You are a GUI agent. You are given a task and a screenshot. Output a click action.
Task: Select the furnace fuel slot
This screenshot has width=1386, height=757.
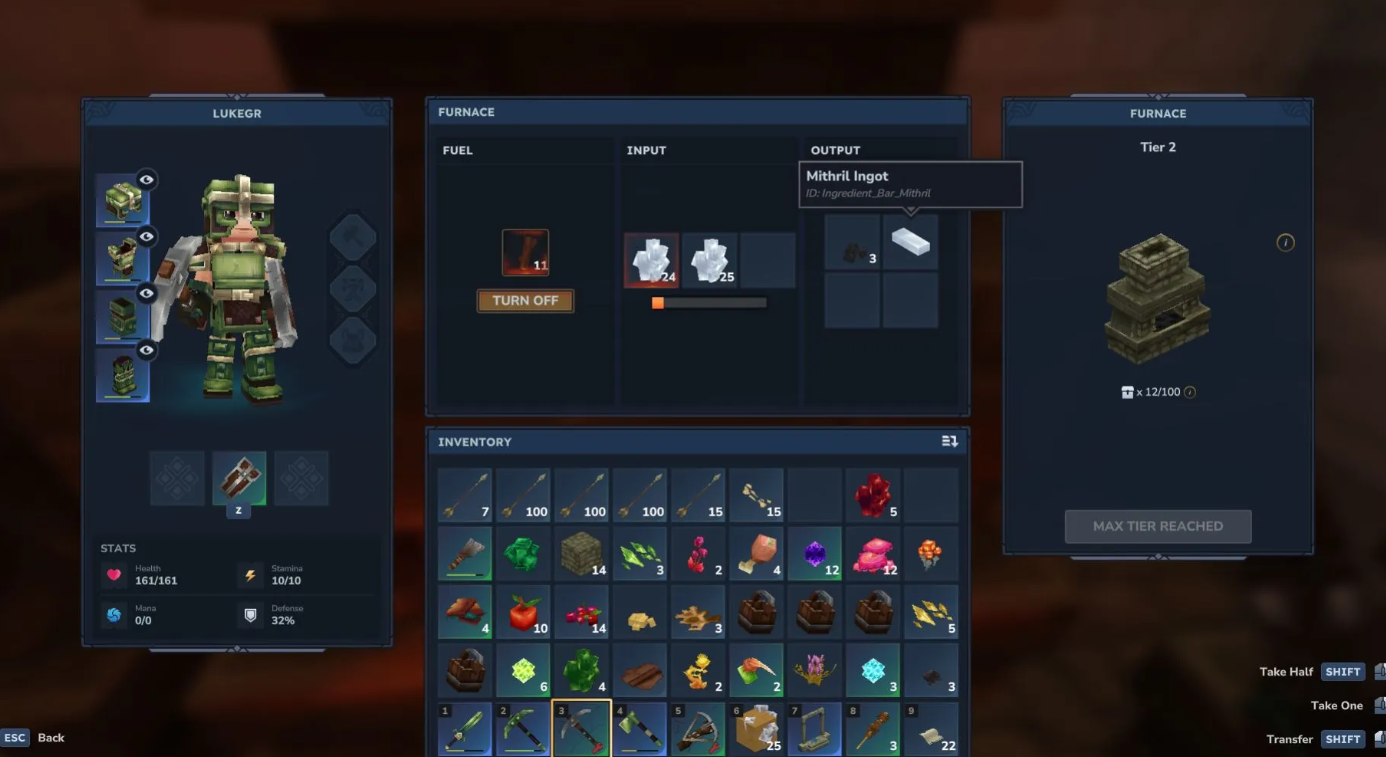point(525,253)
